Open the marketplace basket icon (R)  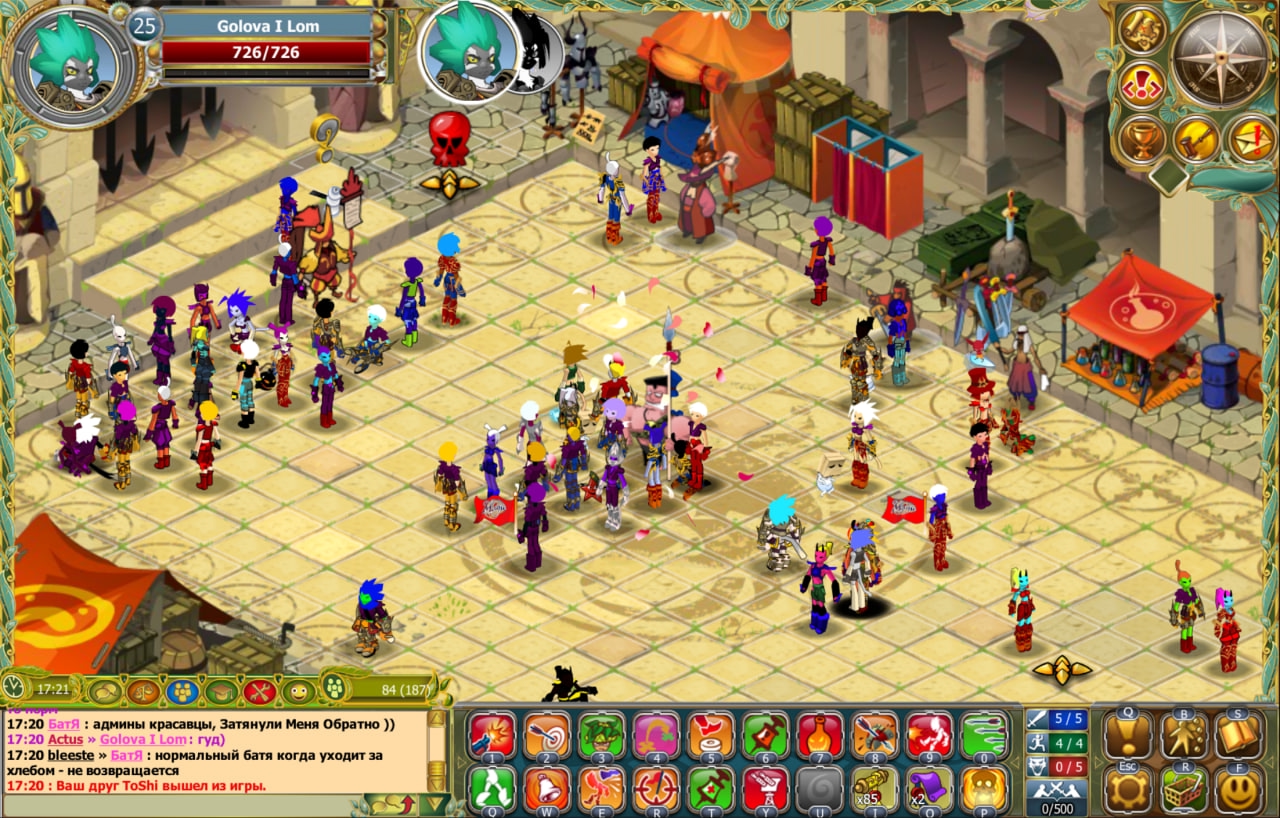point(1184,790)
